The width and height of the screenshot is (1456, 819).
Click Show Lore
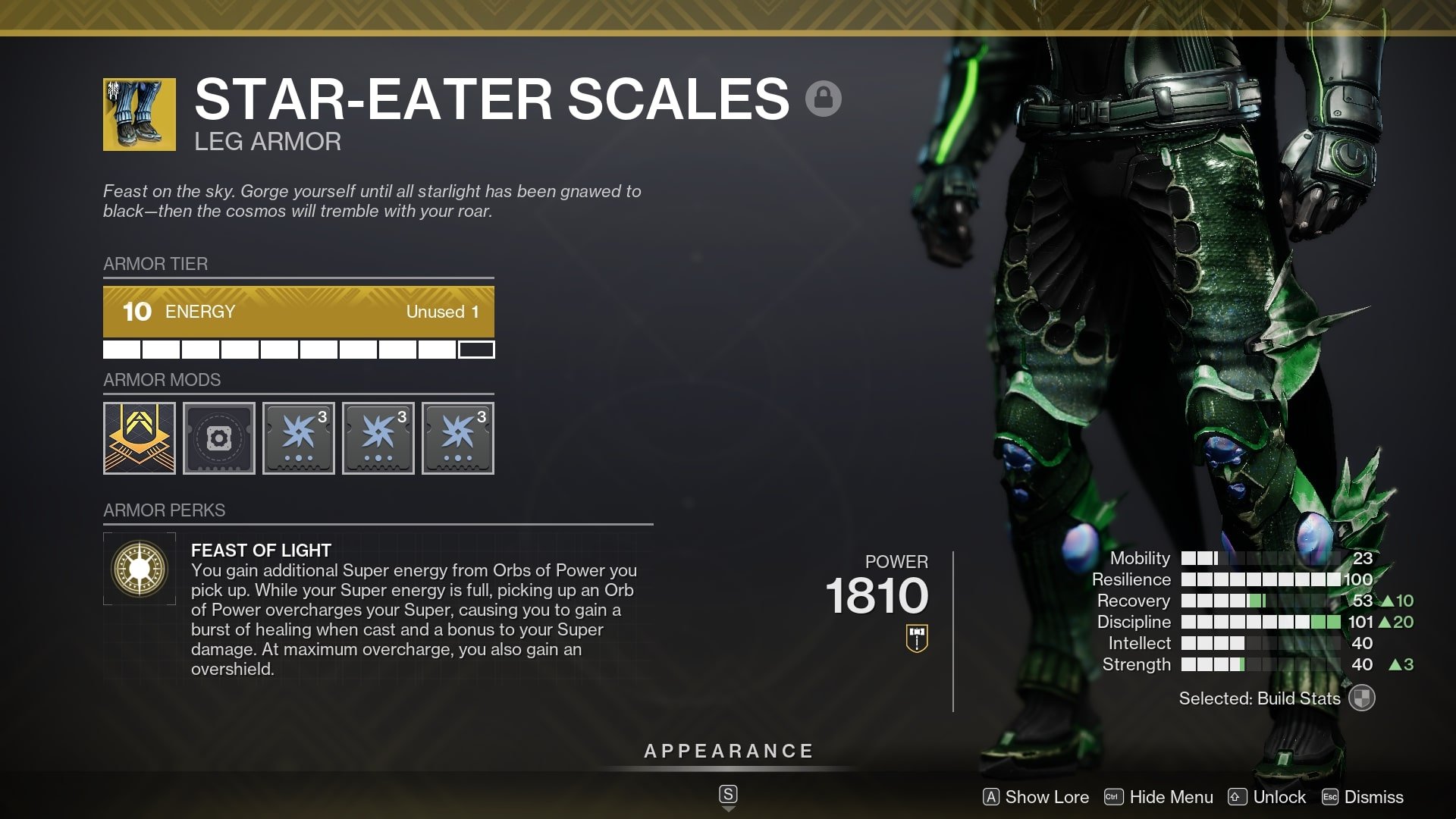(1036, 797)
